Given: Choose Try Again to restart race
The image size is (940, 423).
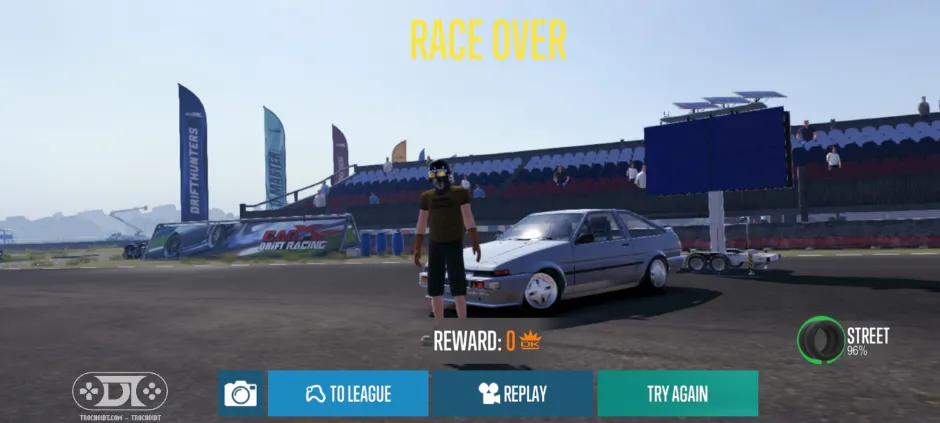Looking at the screenshot, I should (677, 393).
